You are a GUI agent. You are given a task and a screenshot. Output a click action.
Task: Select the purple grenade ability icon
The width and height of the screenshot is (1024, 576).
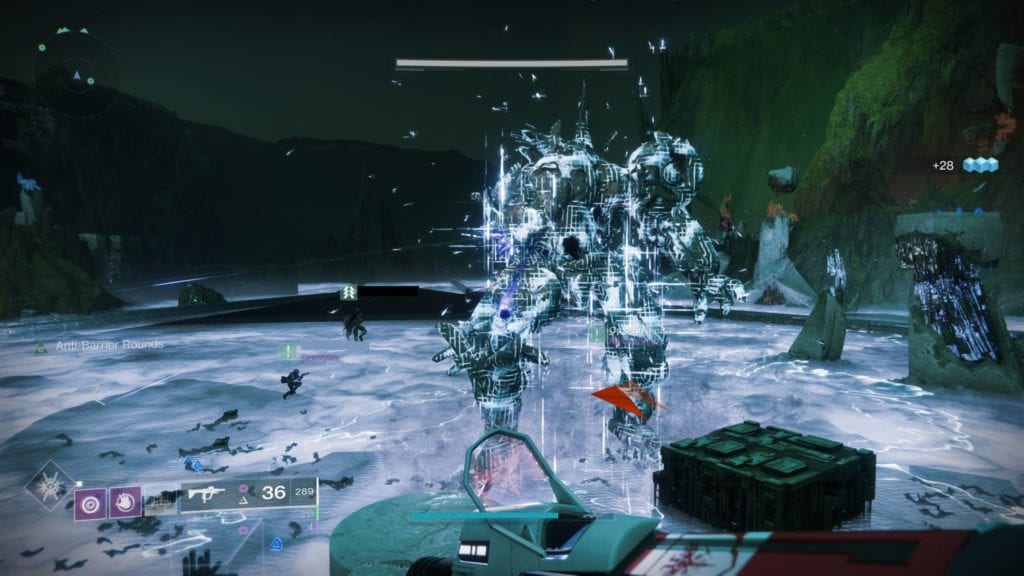(88, 501)
